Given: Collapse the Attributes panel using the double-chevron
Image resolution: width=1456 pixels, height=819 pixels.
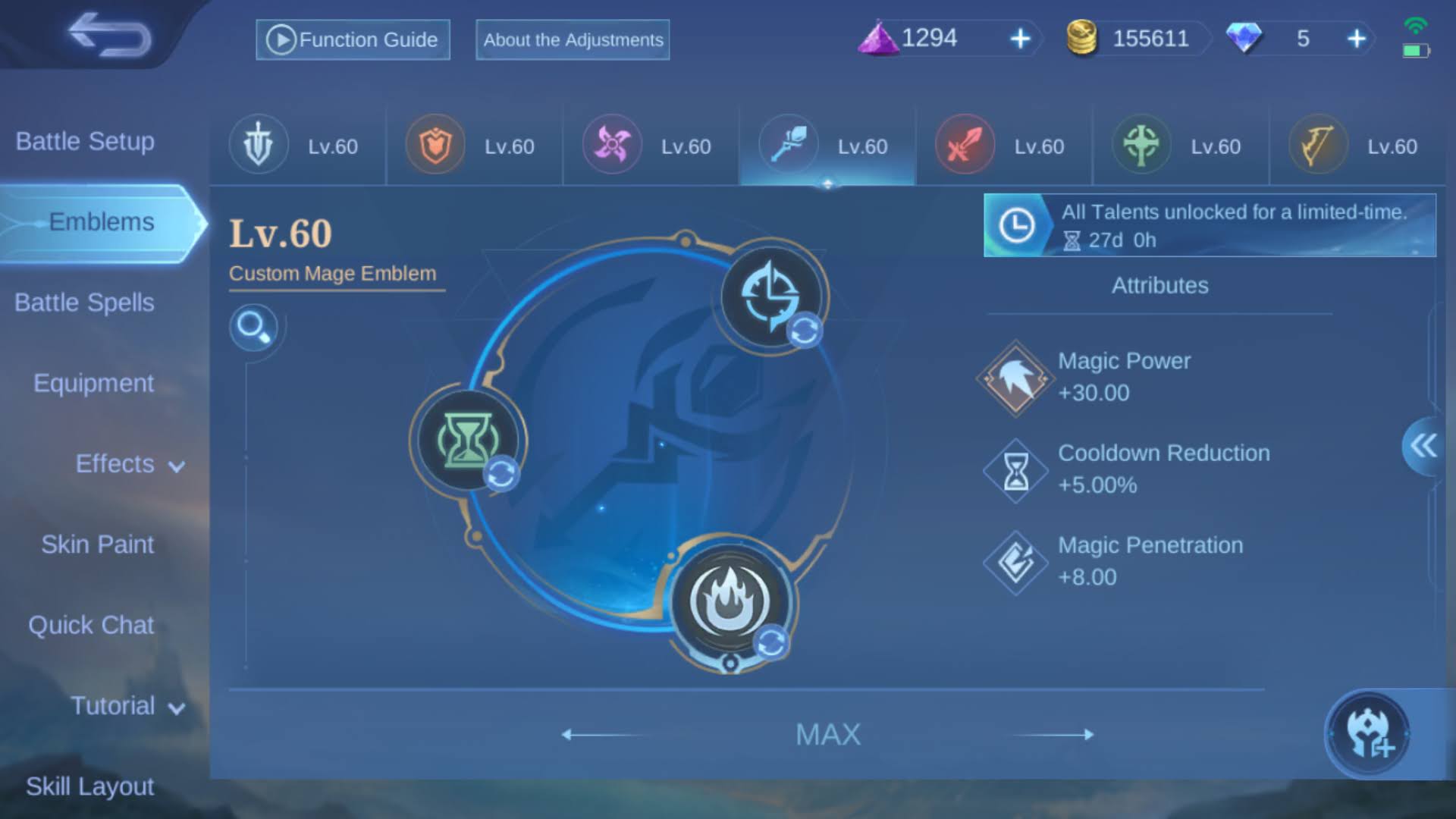Looking at the screenshot, I should 1423,446.
